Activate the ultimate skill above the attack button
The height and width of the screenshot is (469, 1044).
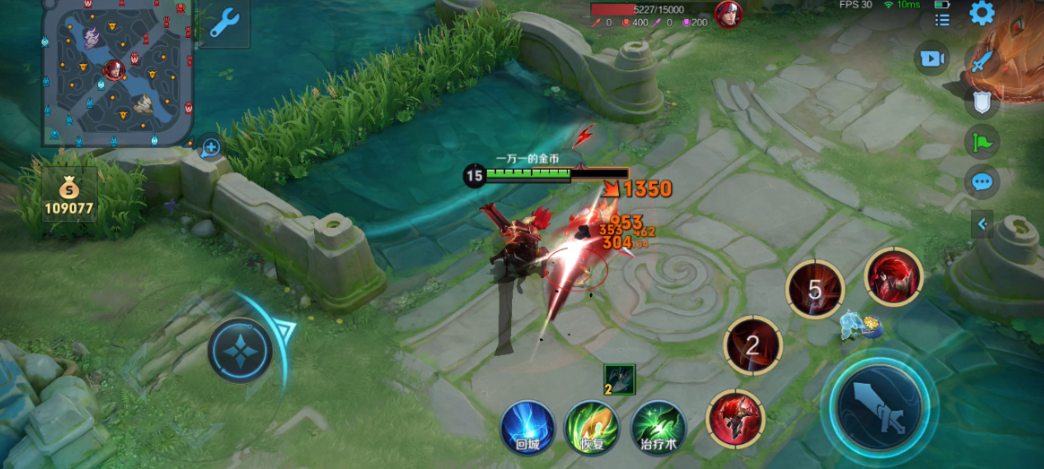click(893, 276)
